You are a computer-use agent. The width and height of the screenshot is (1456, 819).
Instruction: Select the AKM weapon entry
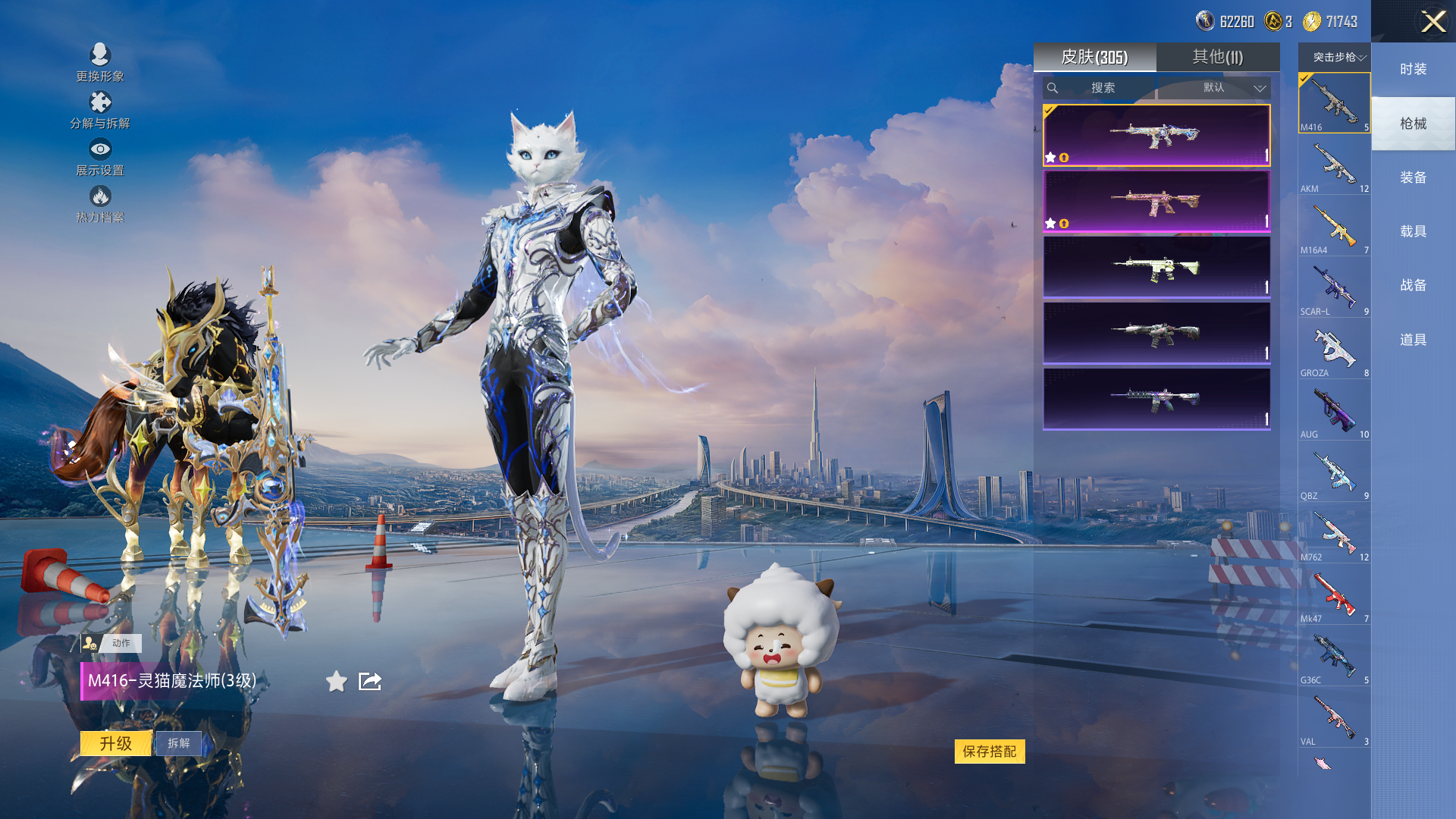point(1334,165)
